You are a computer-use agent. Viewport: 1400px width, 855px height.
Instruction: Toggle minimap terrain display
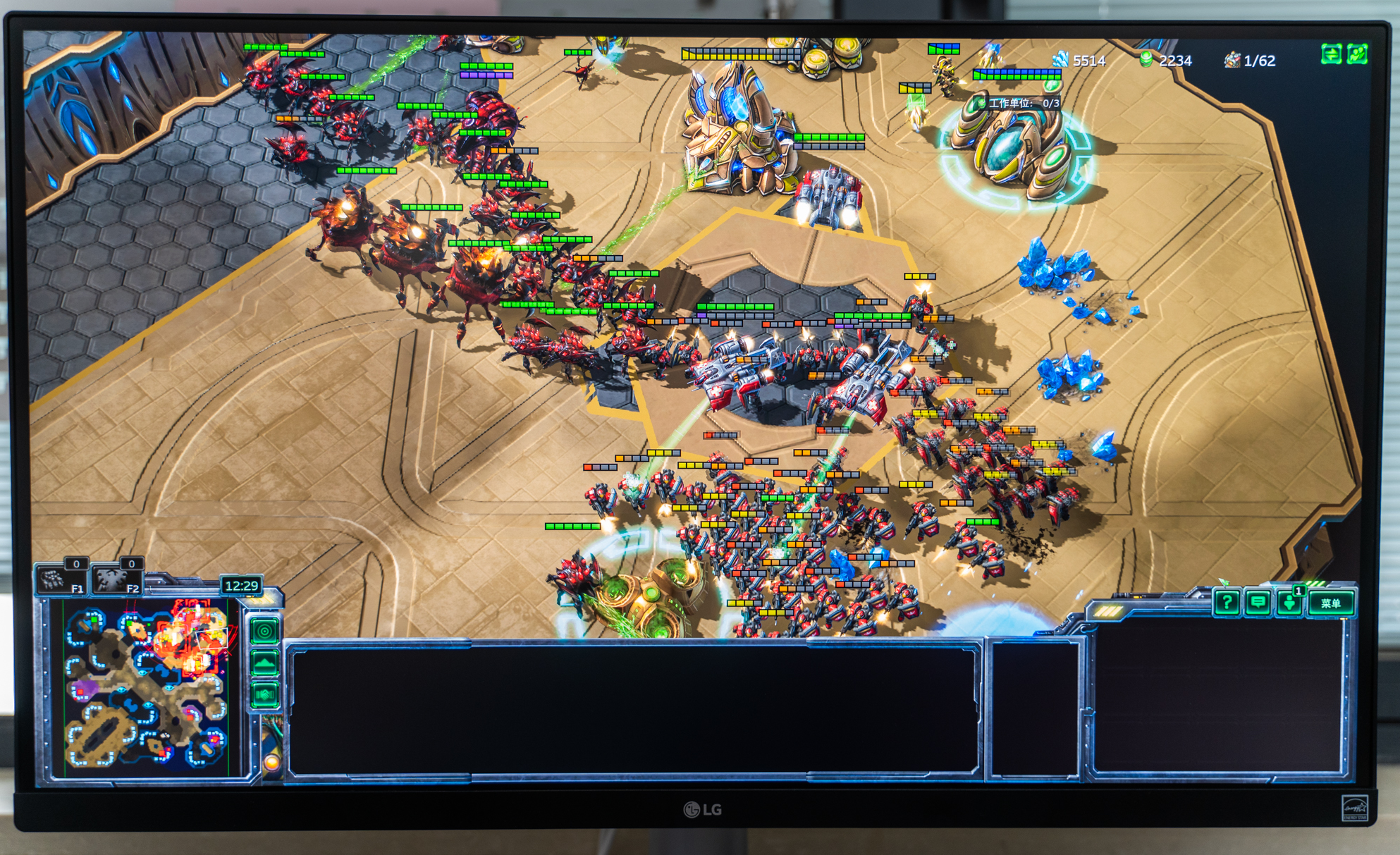click(x=265, y=663)
